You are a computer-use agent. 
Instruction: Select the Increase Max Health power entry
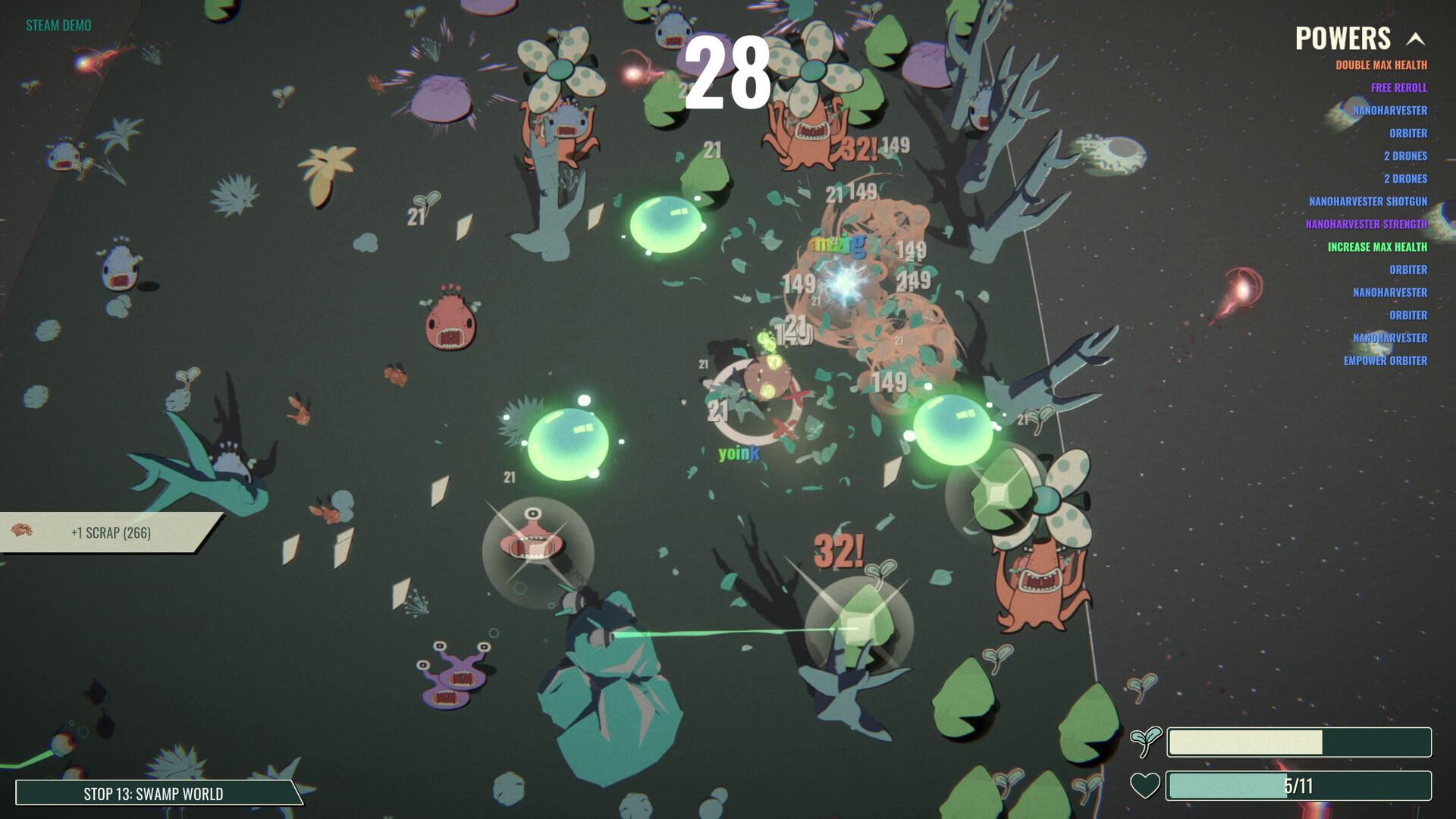click(1376, 247)
